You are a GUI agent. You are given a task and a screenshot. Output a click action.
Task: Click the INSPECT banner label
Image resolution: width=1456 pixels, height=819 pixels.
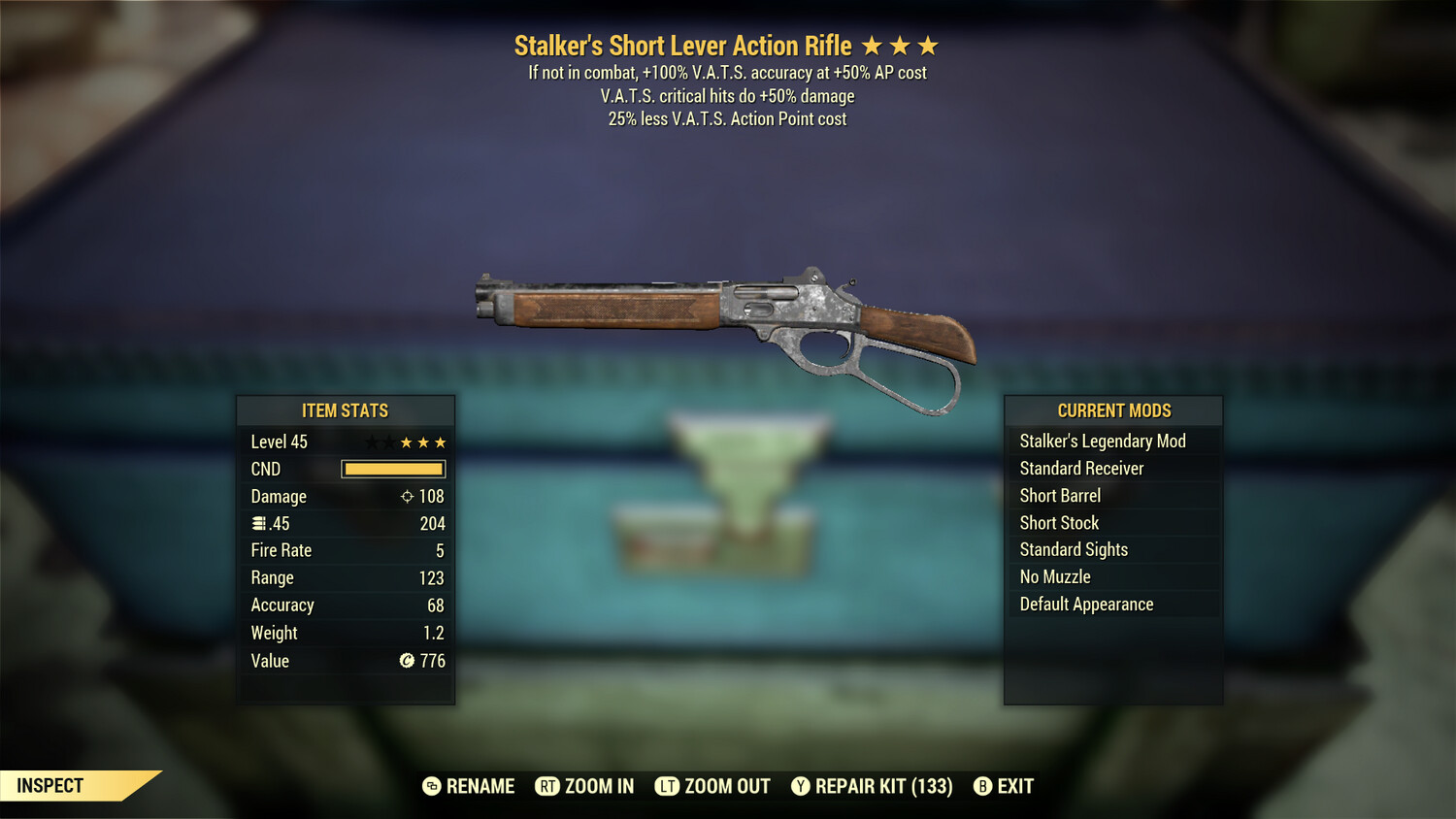[x=50, y=786]
